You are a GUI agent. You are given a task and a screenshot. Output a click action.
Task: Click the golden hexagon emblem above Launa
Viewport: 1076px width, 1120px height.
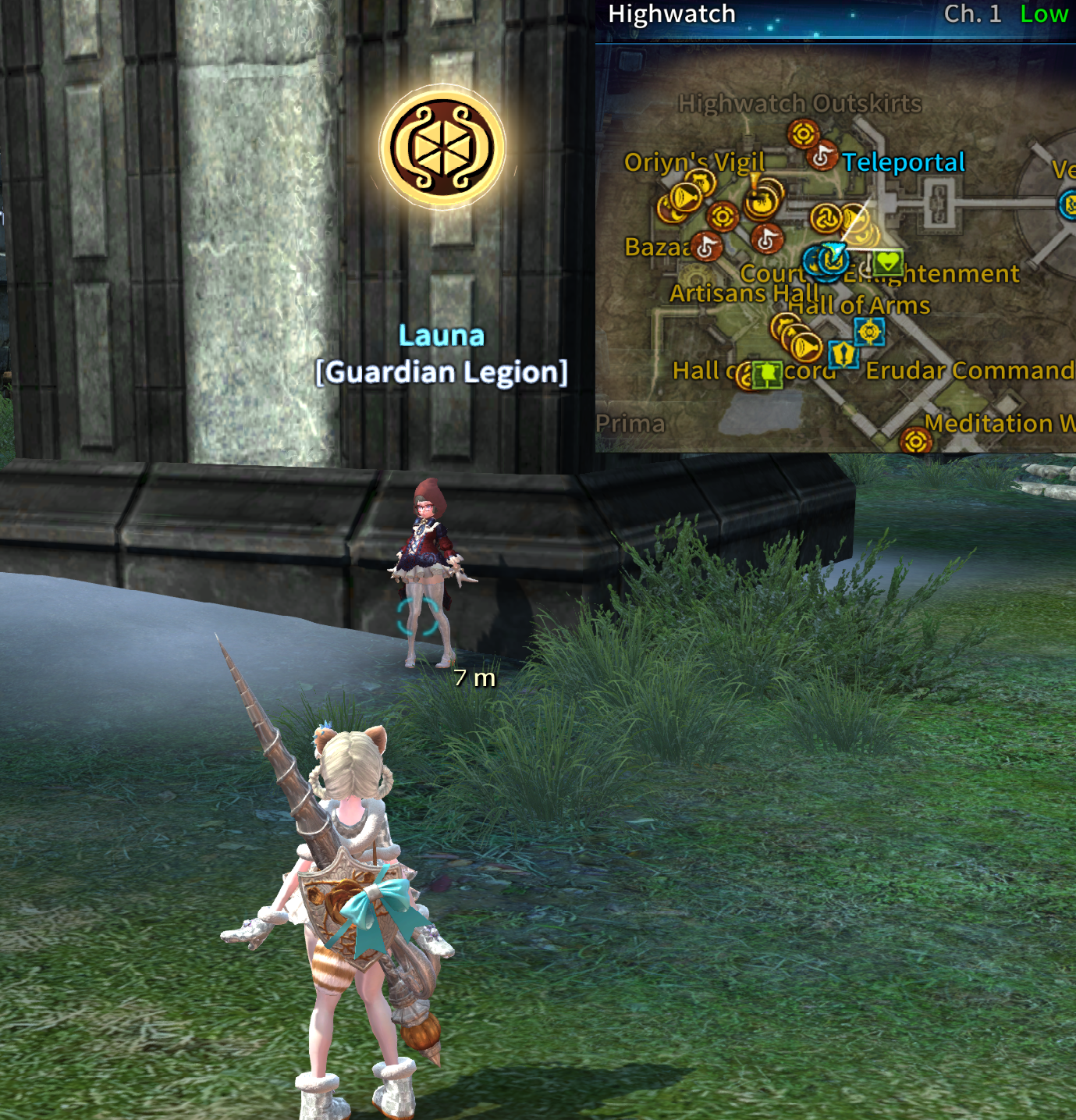(x=442, y=147)
